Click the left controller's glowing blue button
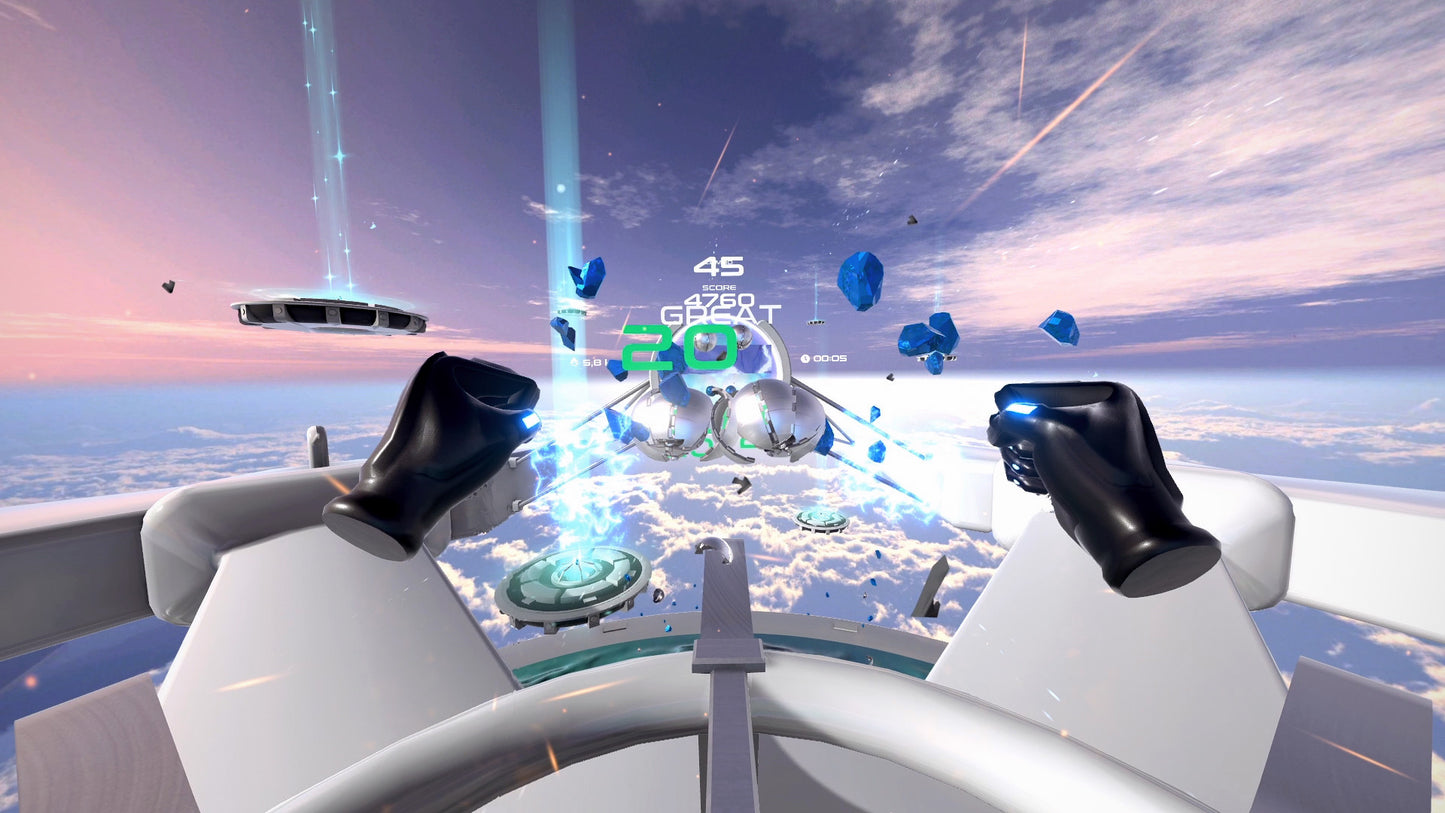Viewport: 1445px width, 813px height. (527, 420)
